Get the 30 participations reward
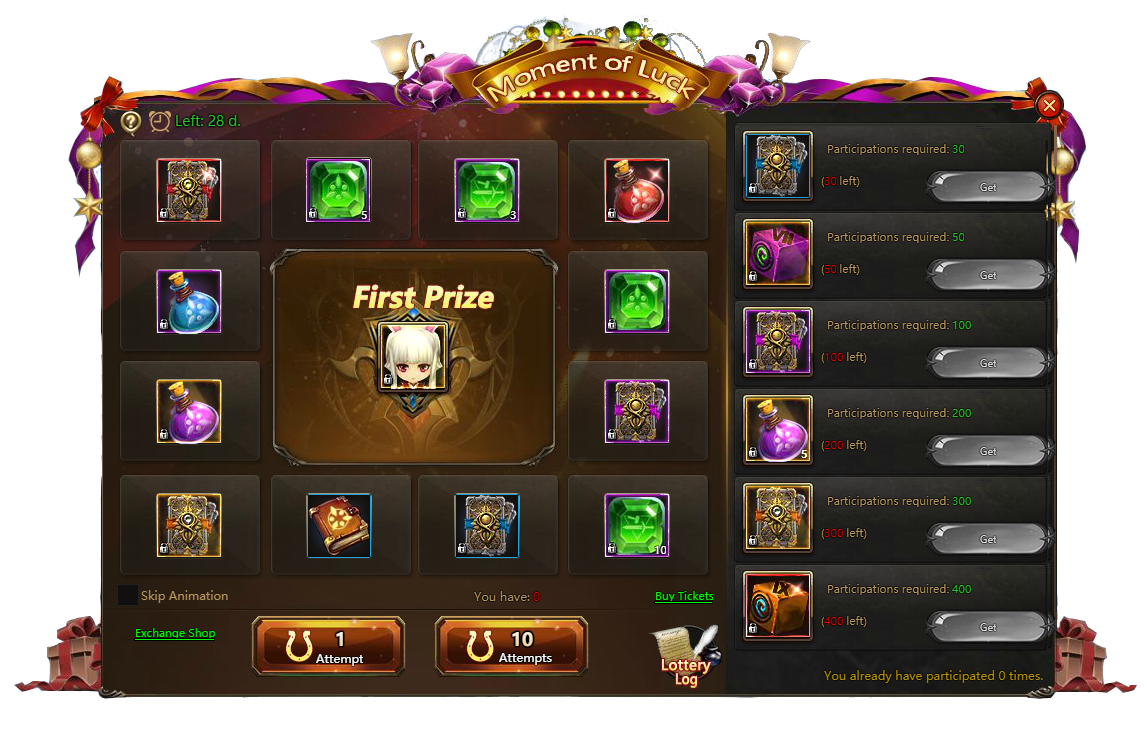 point(987,187)
